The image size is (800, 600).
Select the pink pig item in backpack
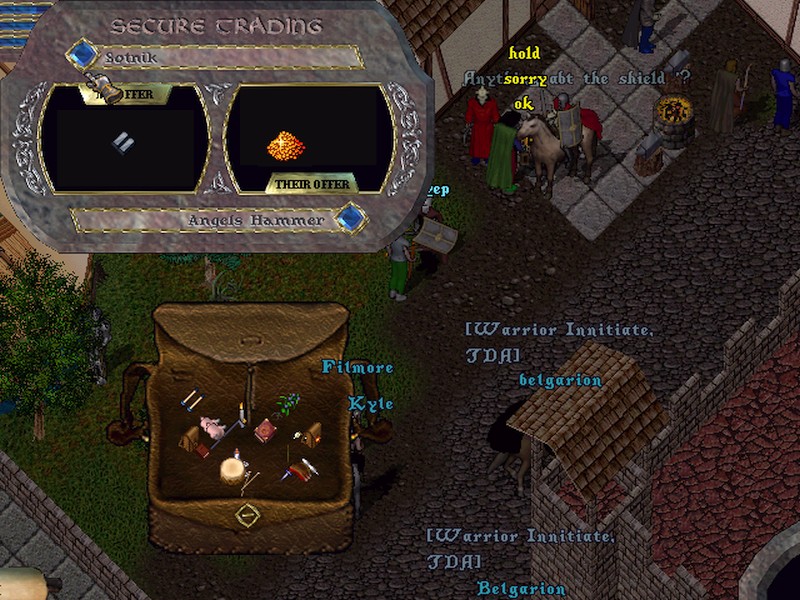[212, 426]
